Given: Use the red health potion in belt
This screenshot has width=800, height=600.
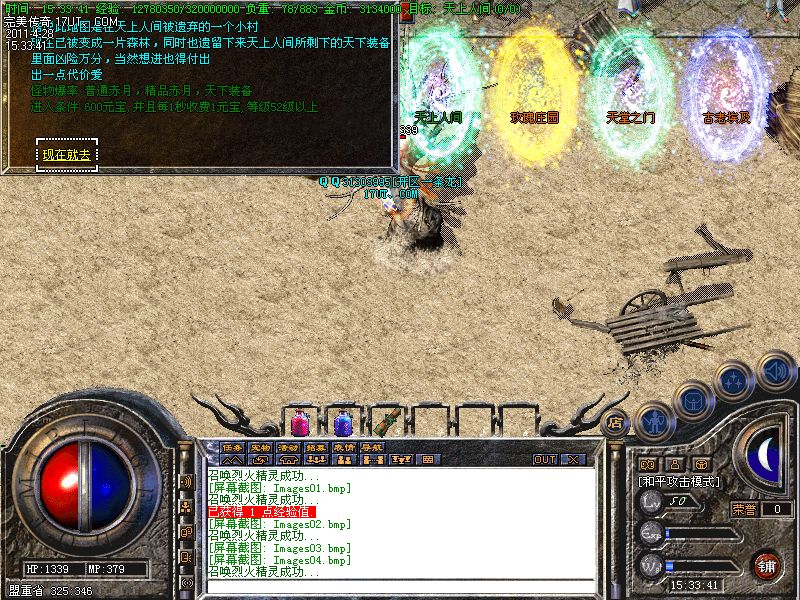Looking at the screenshot, I should click(x=300, y=422).
